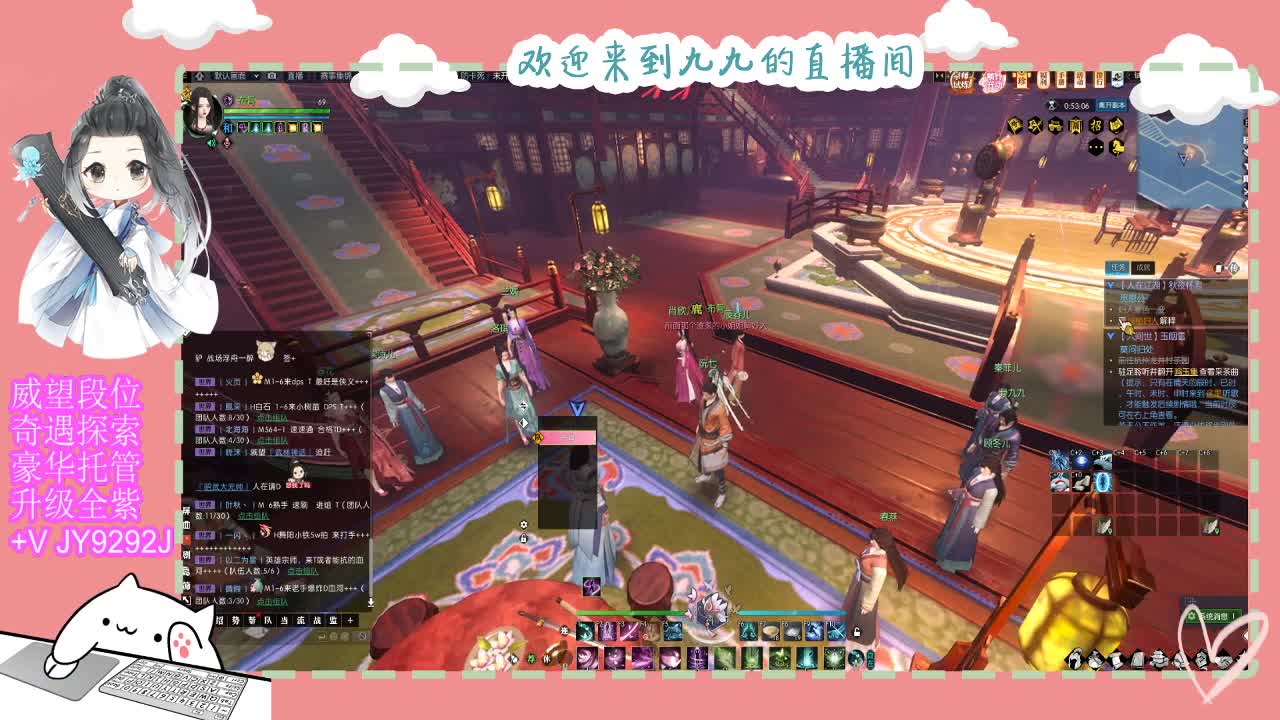
Task: Open the mount (horse) hexagon icon
Action: pyautogui.click(x=1117, y=146)
